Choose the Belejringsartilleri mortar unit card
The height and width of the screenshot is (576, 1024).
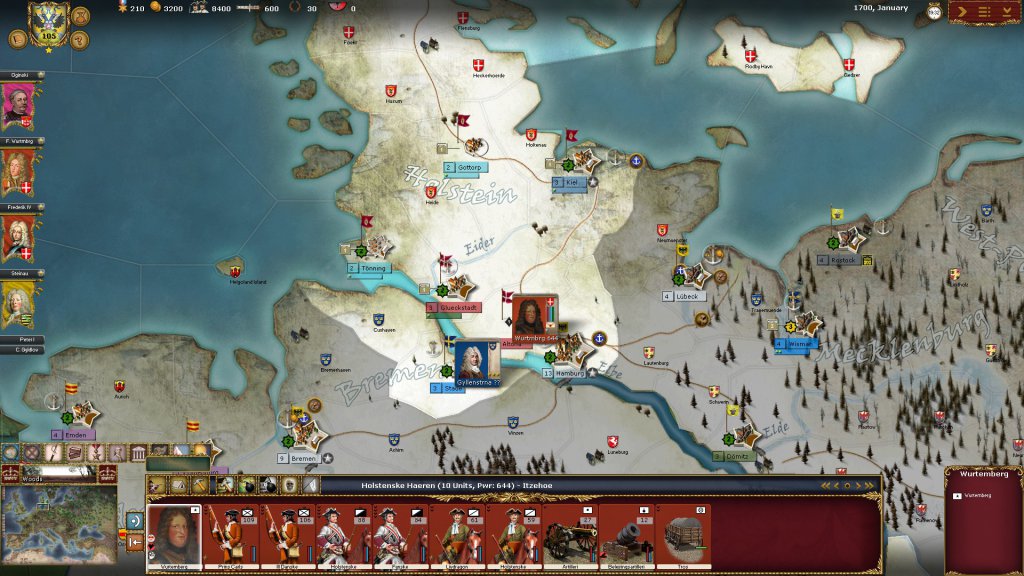tap(627, 536)
